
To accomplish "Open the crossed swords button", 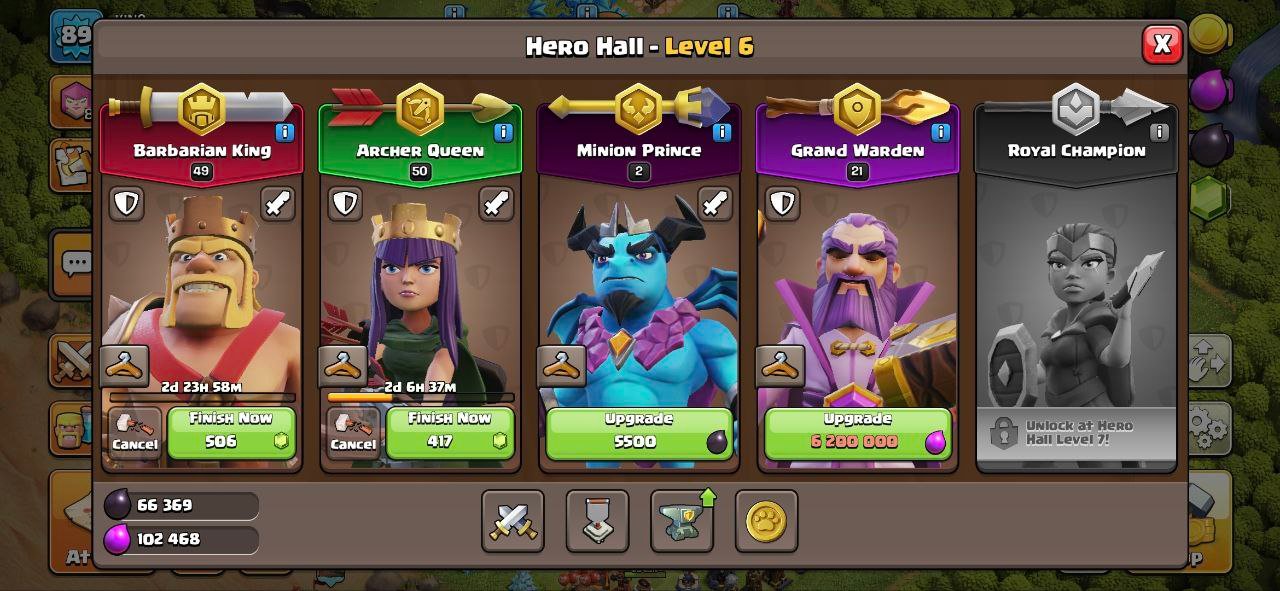I will (513, 521).
